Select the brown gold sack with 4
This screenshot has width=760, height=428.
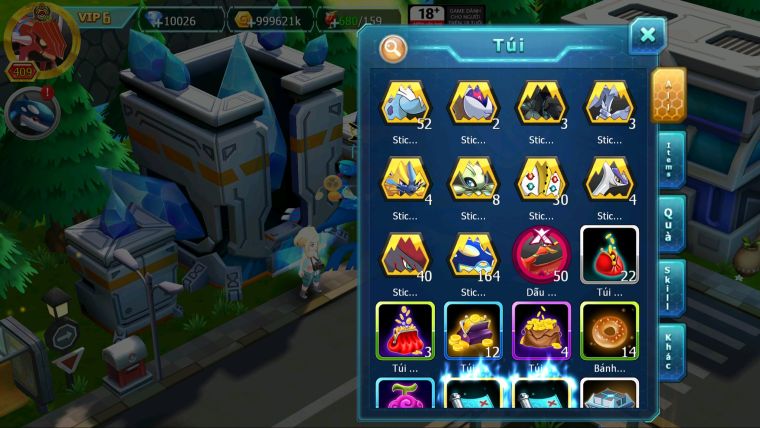[x=541, y=331]
